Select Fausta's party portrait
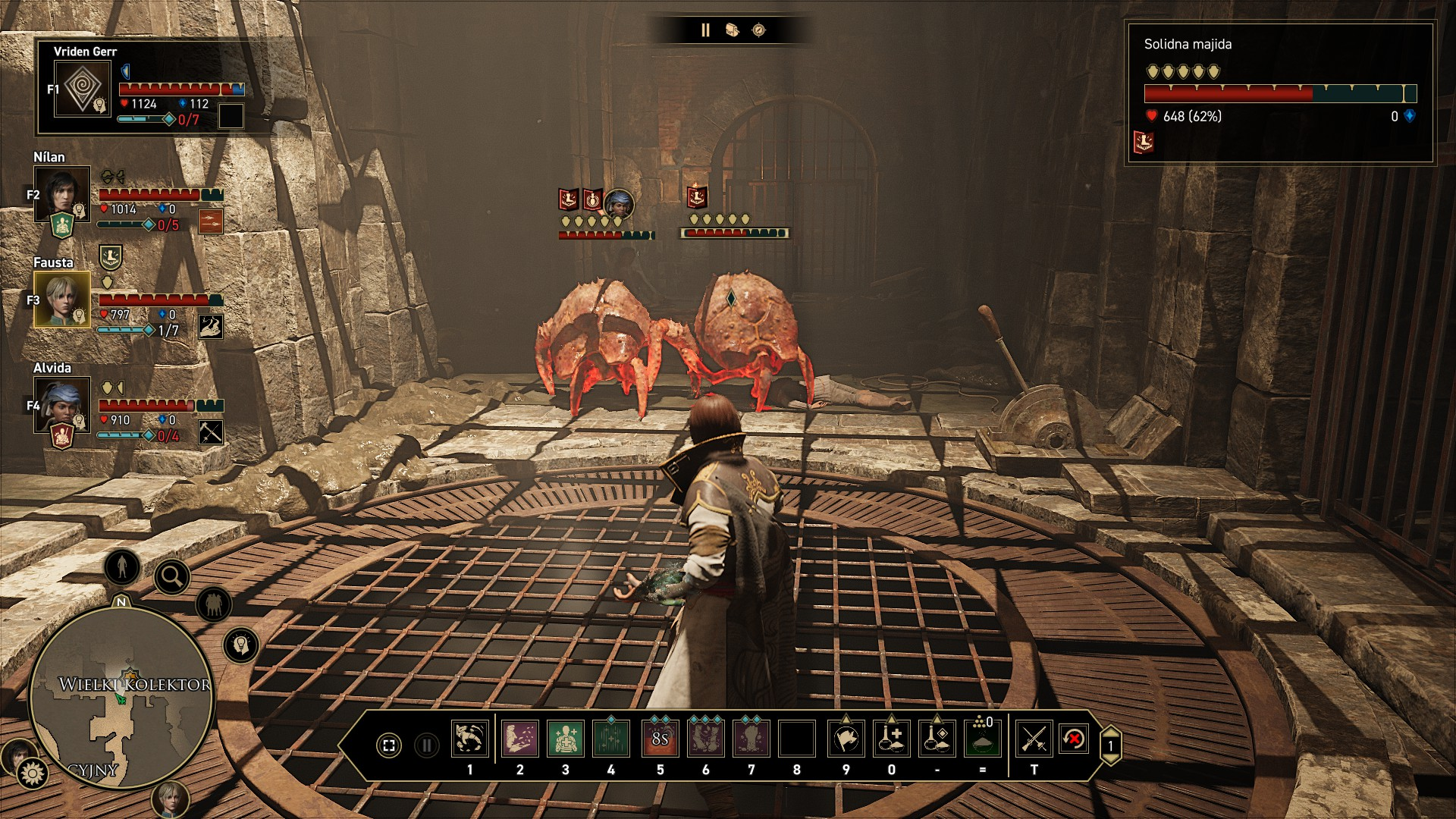Viewport: 1456px width, 819px height. click(61, 299)
